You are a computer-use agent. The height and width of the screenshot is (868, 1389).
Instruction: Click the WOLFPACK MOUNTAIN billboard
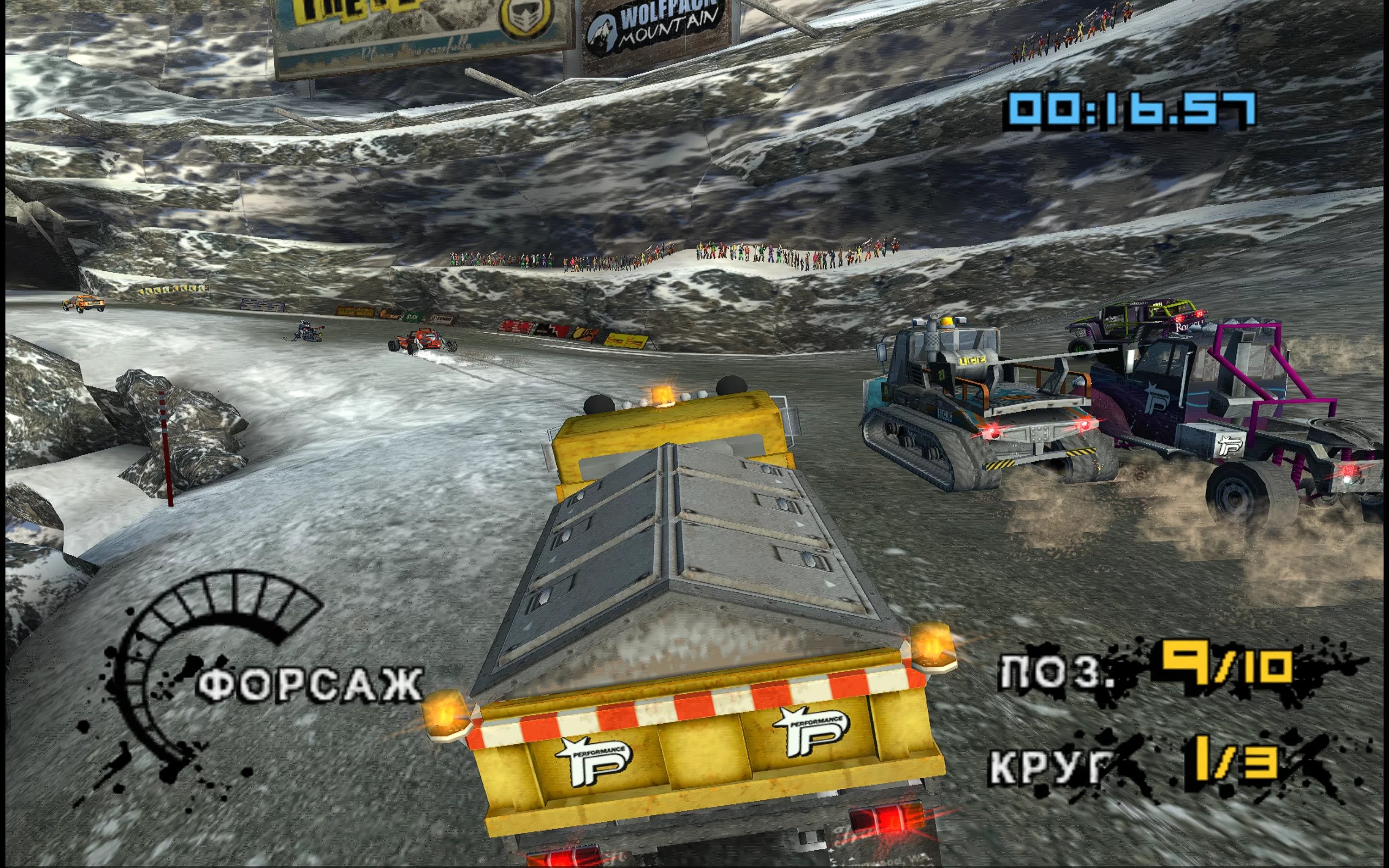(654, 26)
